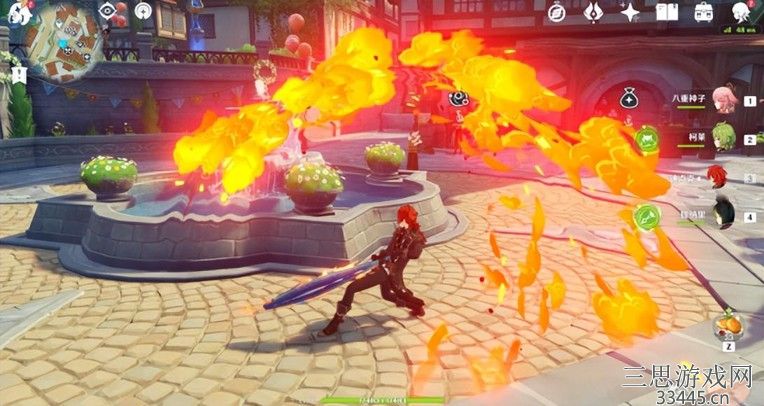Open the Paimon menu
The height and width of the screenshot is (406, 764).
coord(16,12)
